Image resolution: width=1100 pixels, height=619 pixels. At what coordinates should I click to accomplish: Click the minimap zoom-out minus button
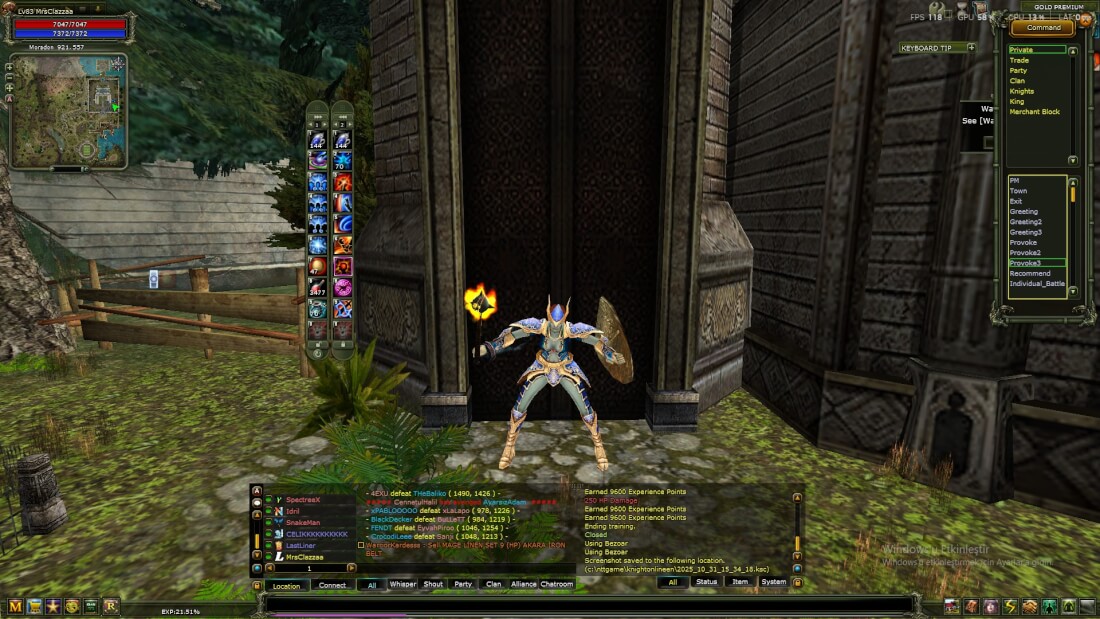9,76
